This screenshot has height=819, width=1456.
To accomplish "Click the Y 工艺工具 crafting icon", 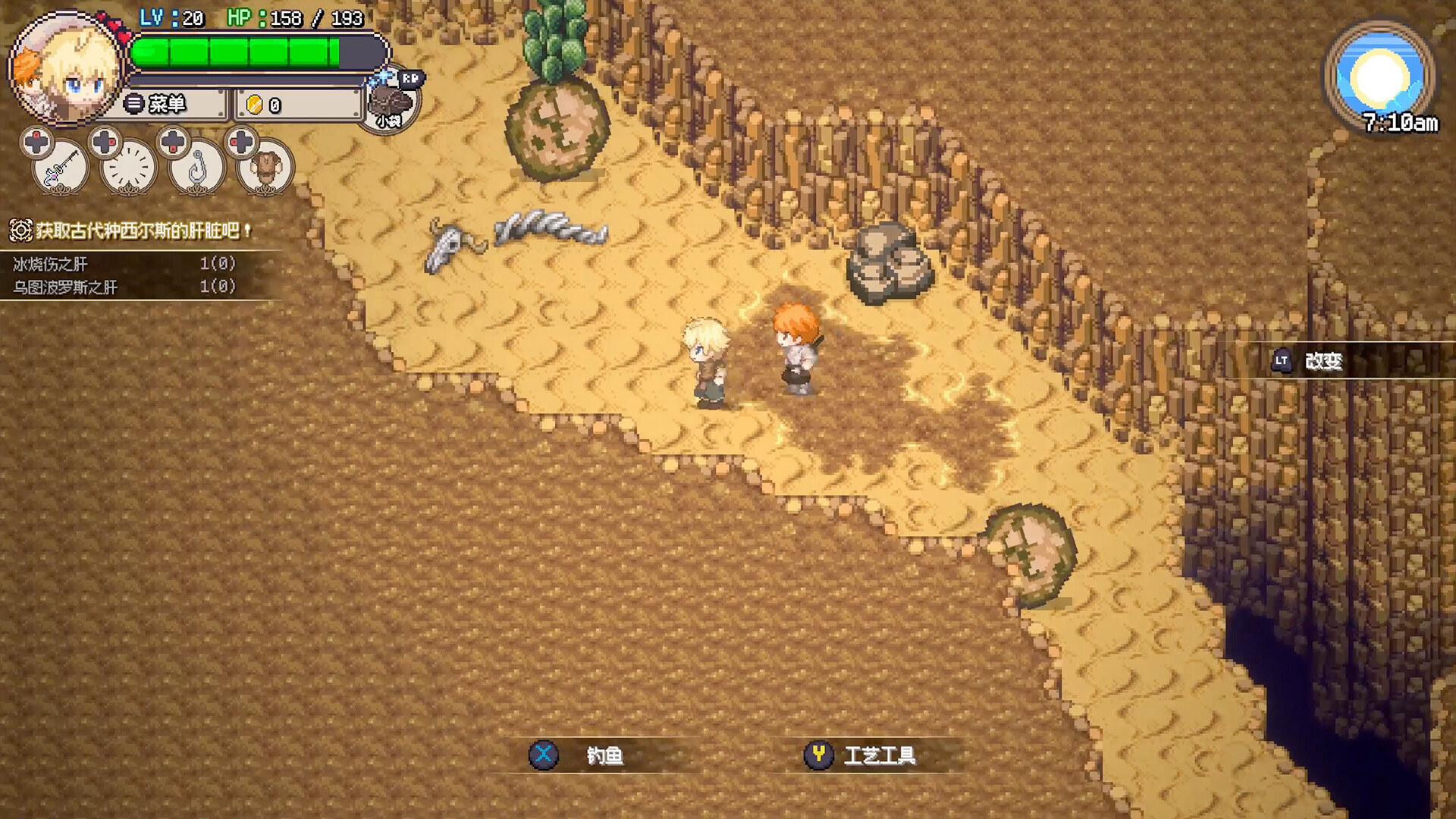I will click(x=817, y=754).
